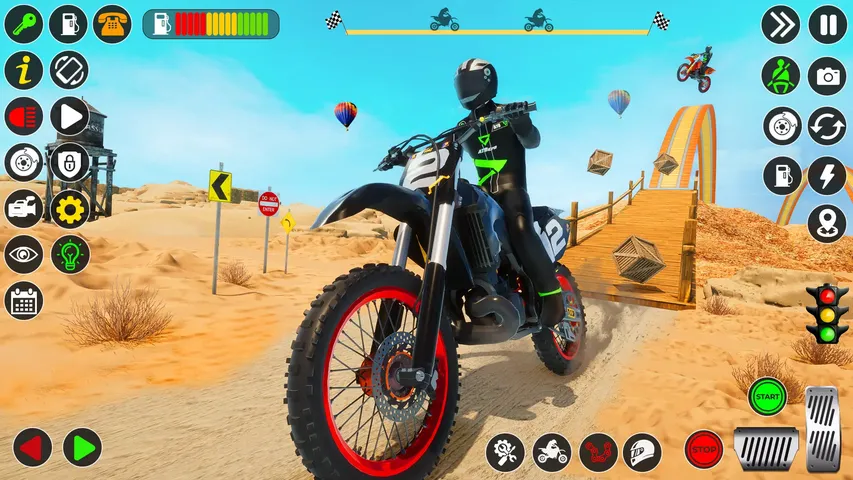Pause the game
Viewport: 853px width, 480px height.
827,24
